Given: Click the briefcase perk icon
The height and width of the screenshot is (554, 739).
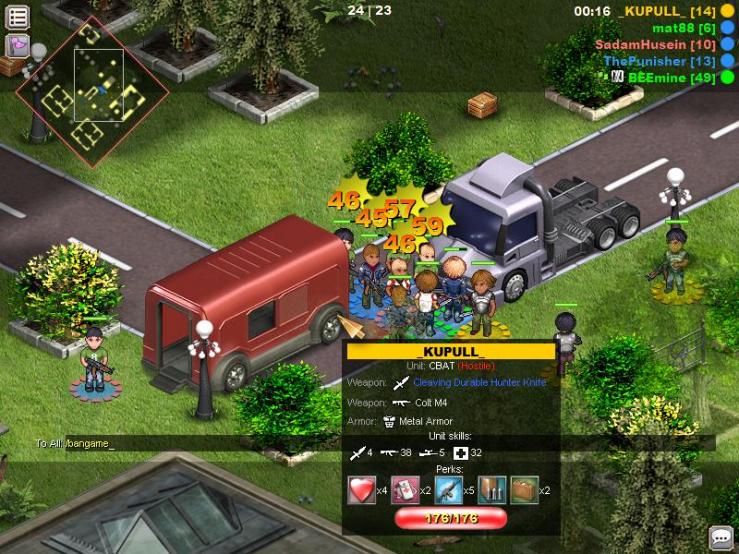Looking at the screenshot, I should pyautogui.click(x=524, y=490).
